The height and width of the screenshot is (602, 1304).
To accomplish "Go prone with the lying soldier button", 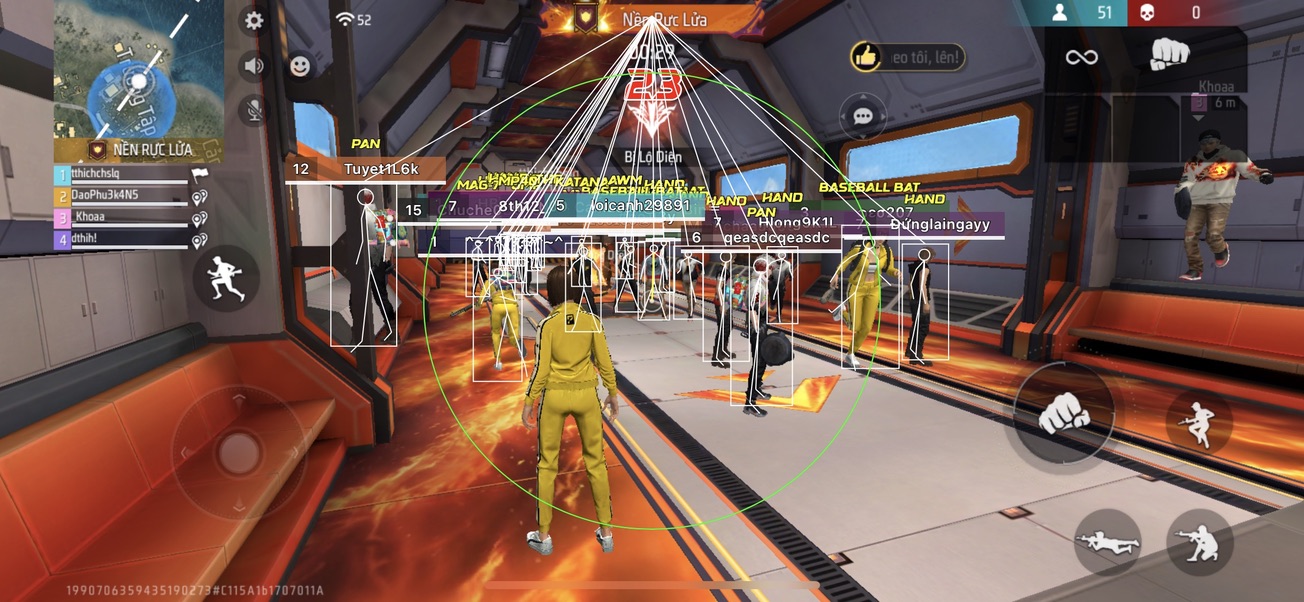I will [1107, 543].
